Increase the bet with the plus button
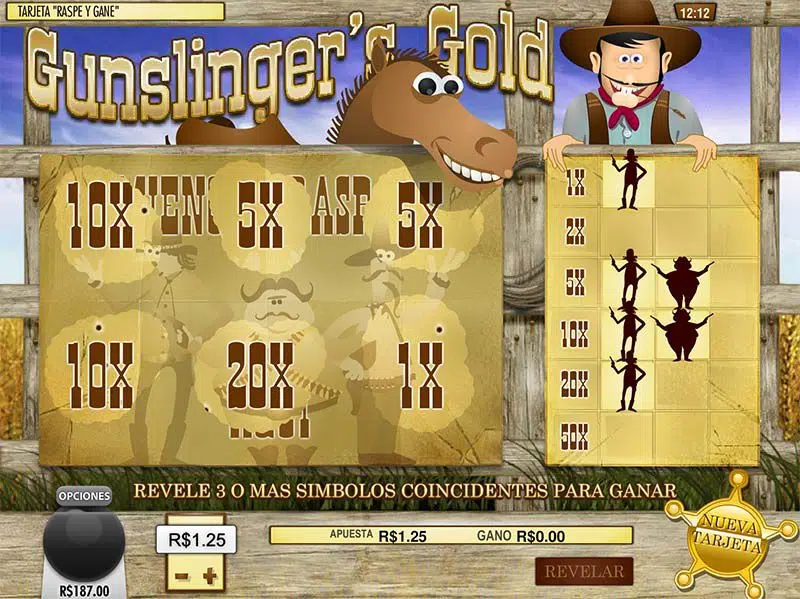 209,577
